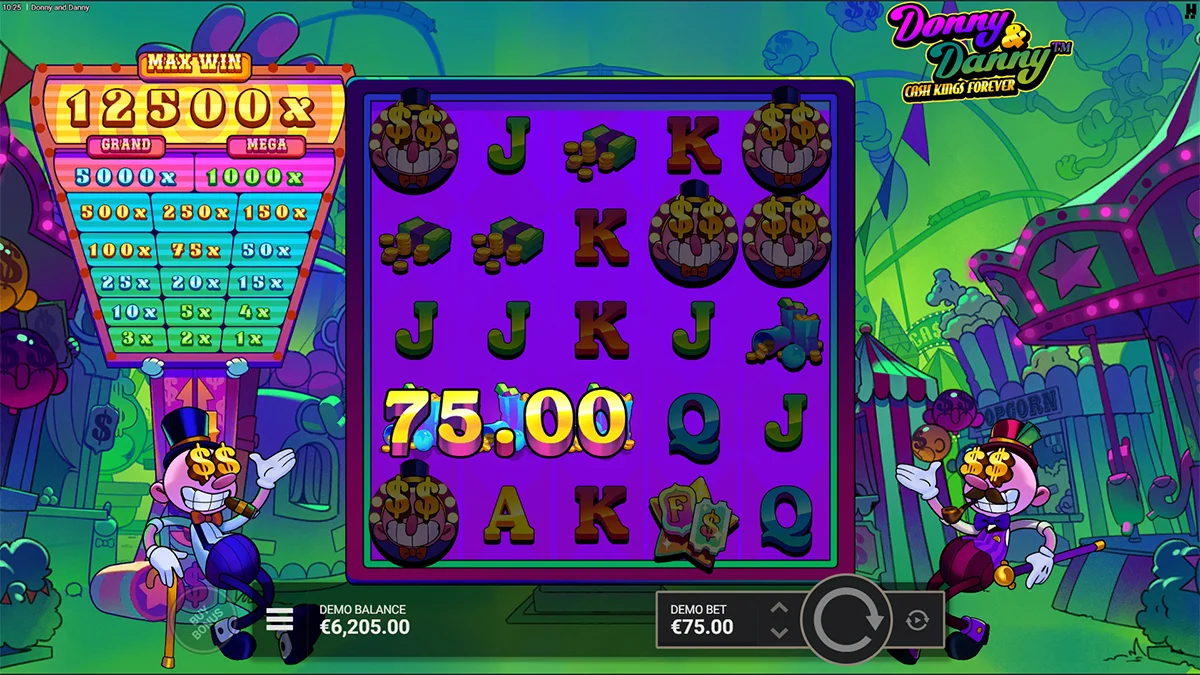Spin the reels with the circular arrow button
This screenshot has width=1200, height=675.
tap(847, 620)
